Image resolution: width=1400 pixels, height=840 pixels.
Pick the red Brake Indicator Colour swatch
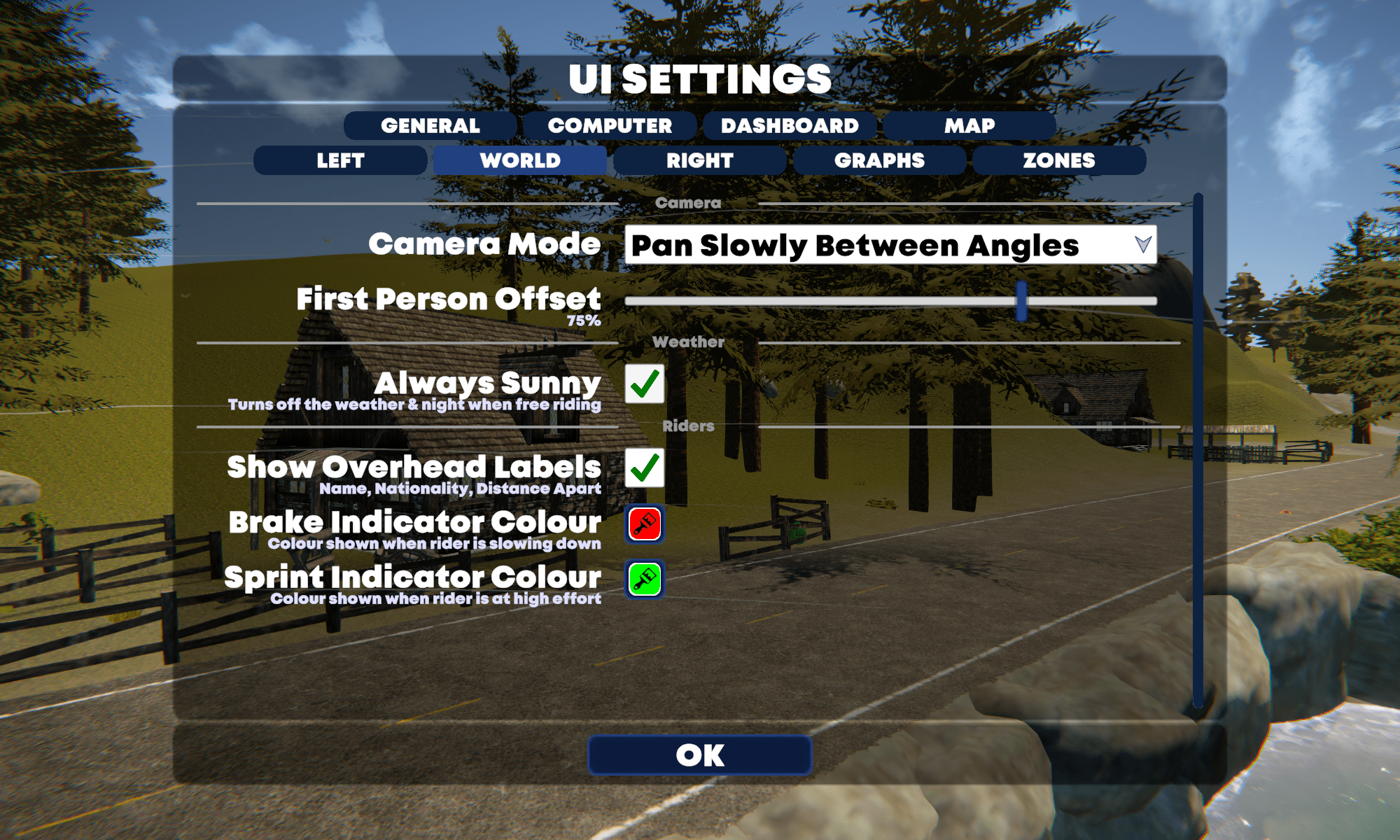645,524
